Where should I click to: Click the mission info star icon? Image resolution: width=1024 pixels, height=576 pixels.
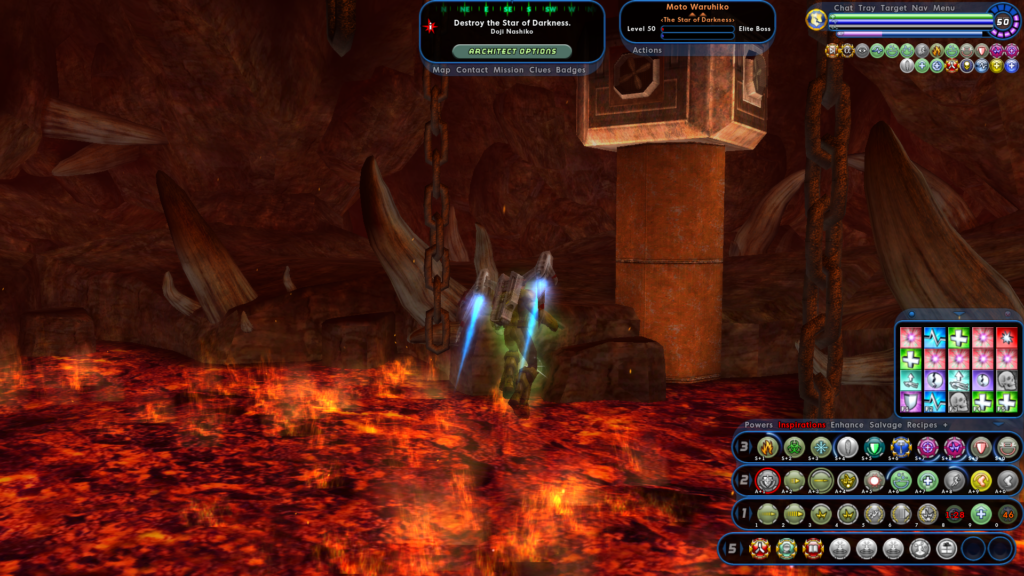(431, 26)
